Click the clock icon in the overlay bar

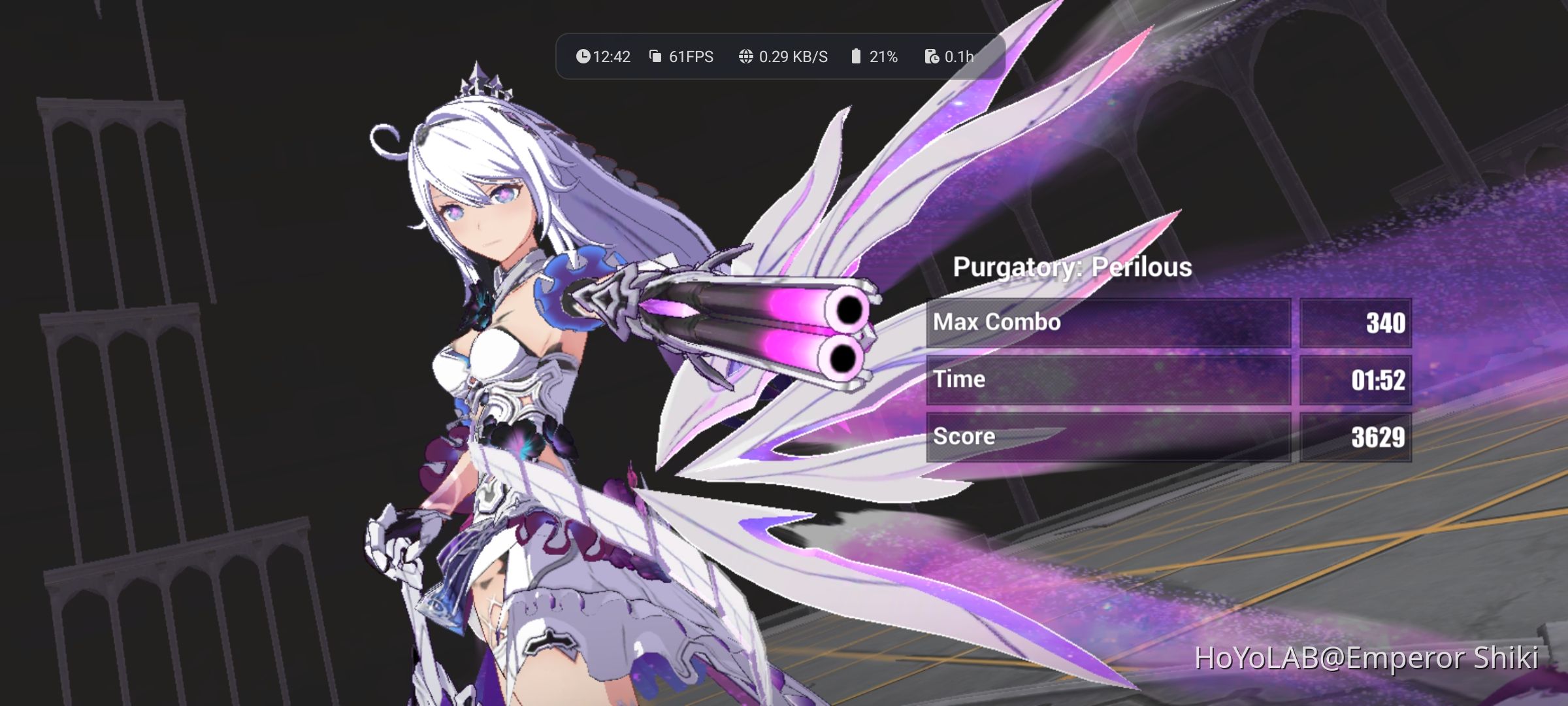point(583,56)
